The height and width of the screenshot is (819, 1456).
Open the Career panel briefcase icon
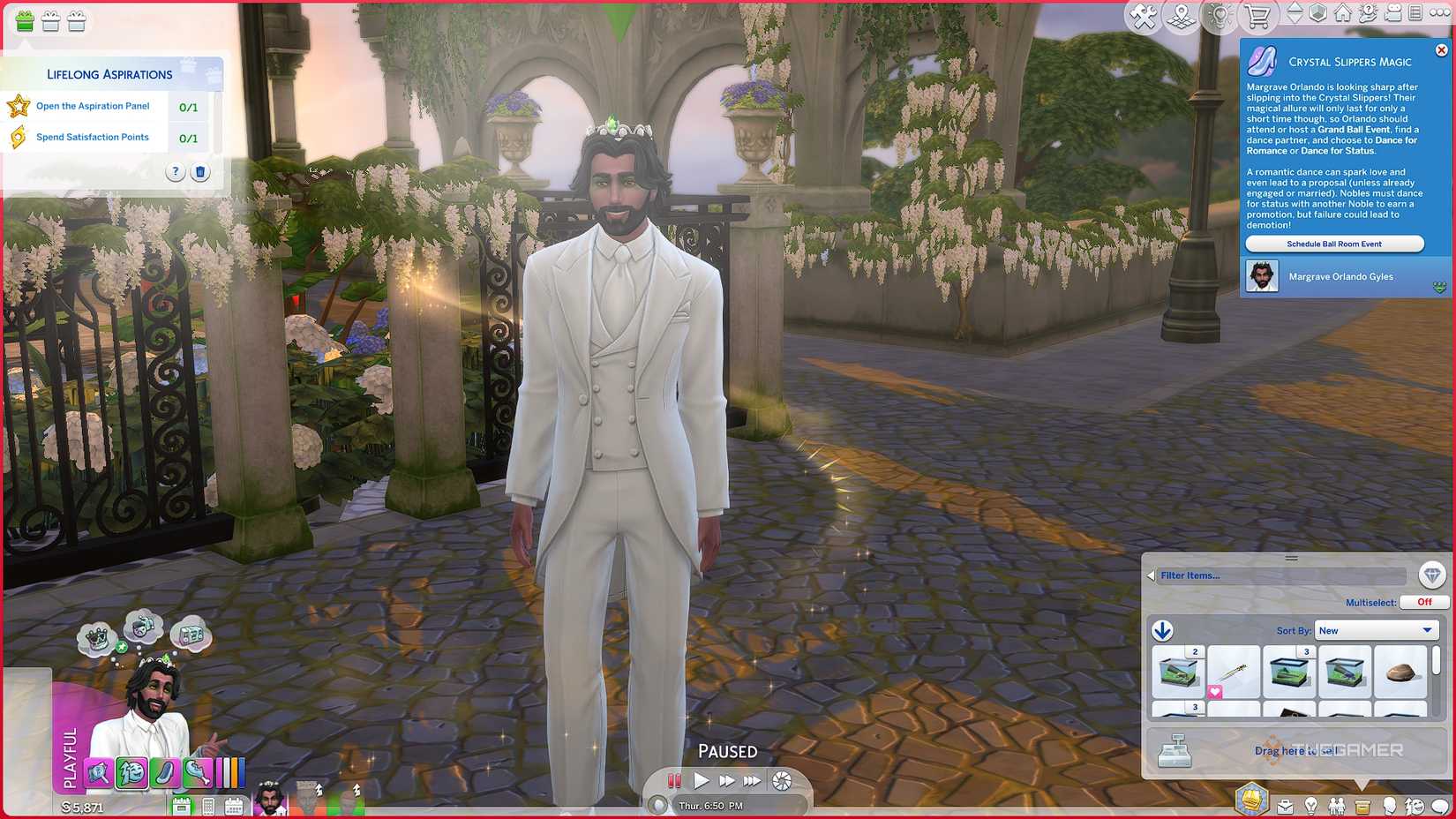coord(1285,805)
